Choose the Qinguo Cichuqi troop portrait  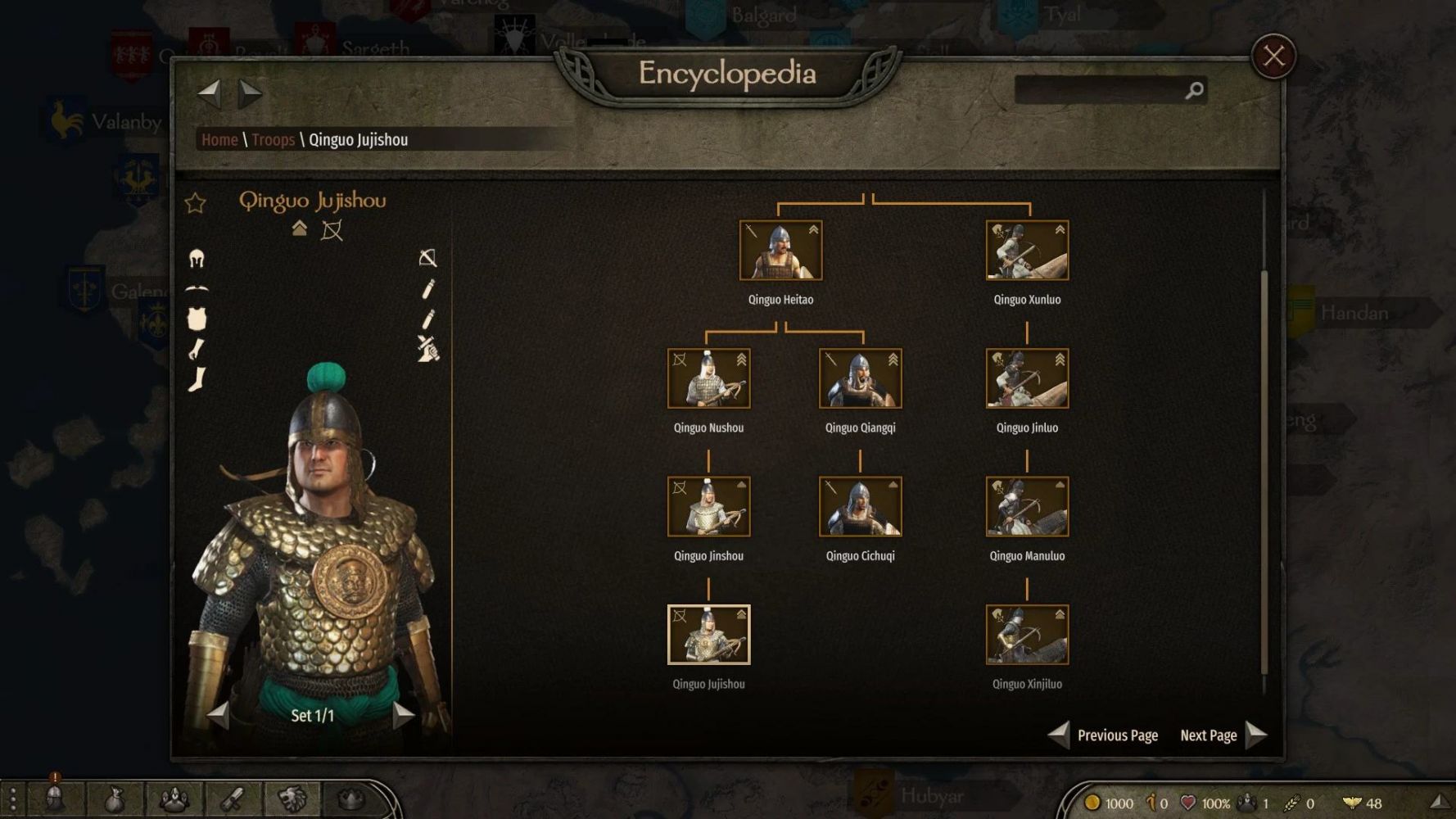[860, 507]
